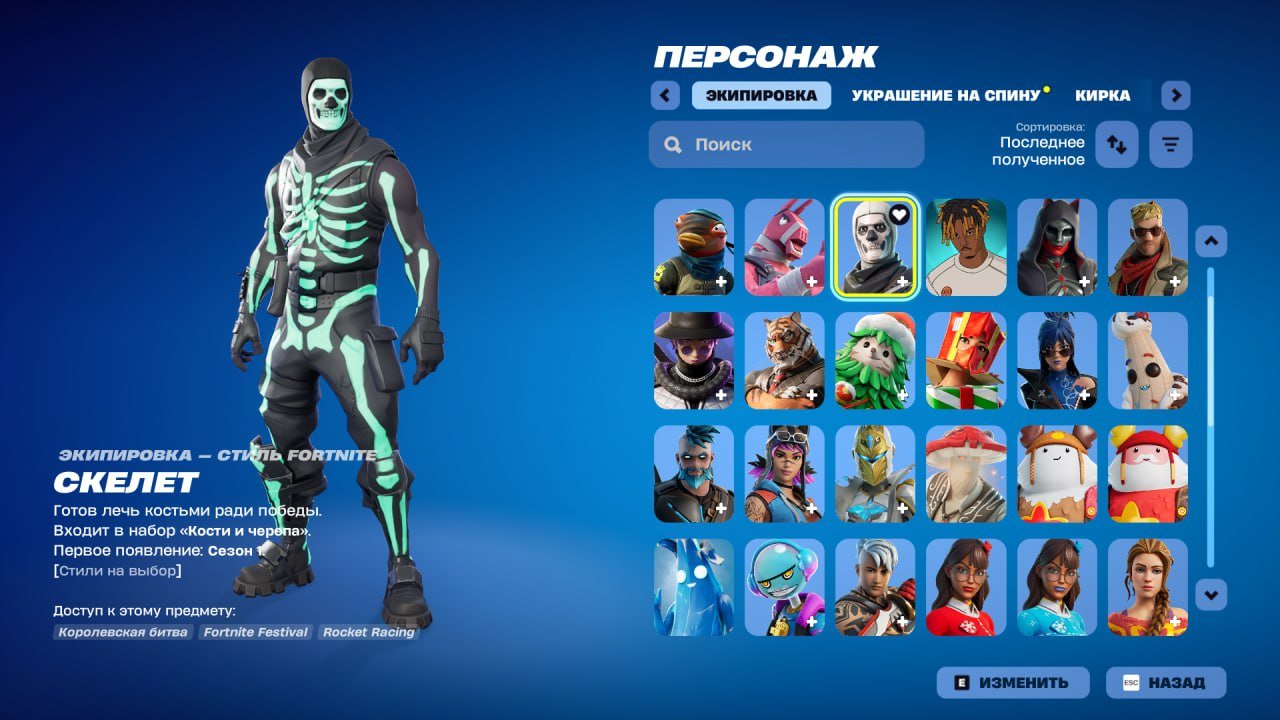Select the Fishstick character thumbnail
The height and width of the screenshot is (720, 1280).
(693, 248)
